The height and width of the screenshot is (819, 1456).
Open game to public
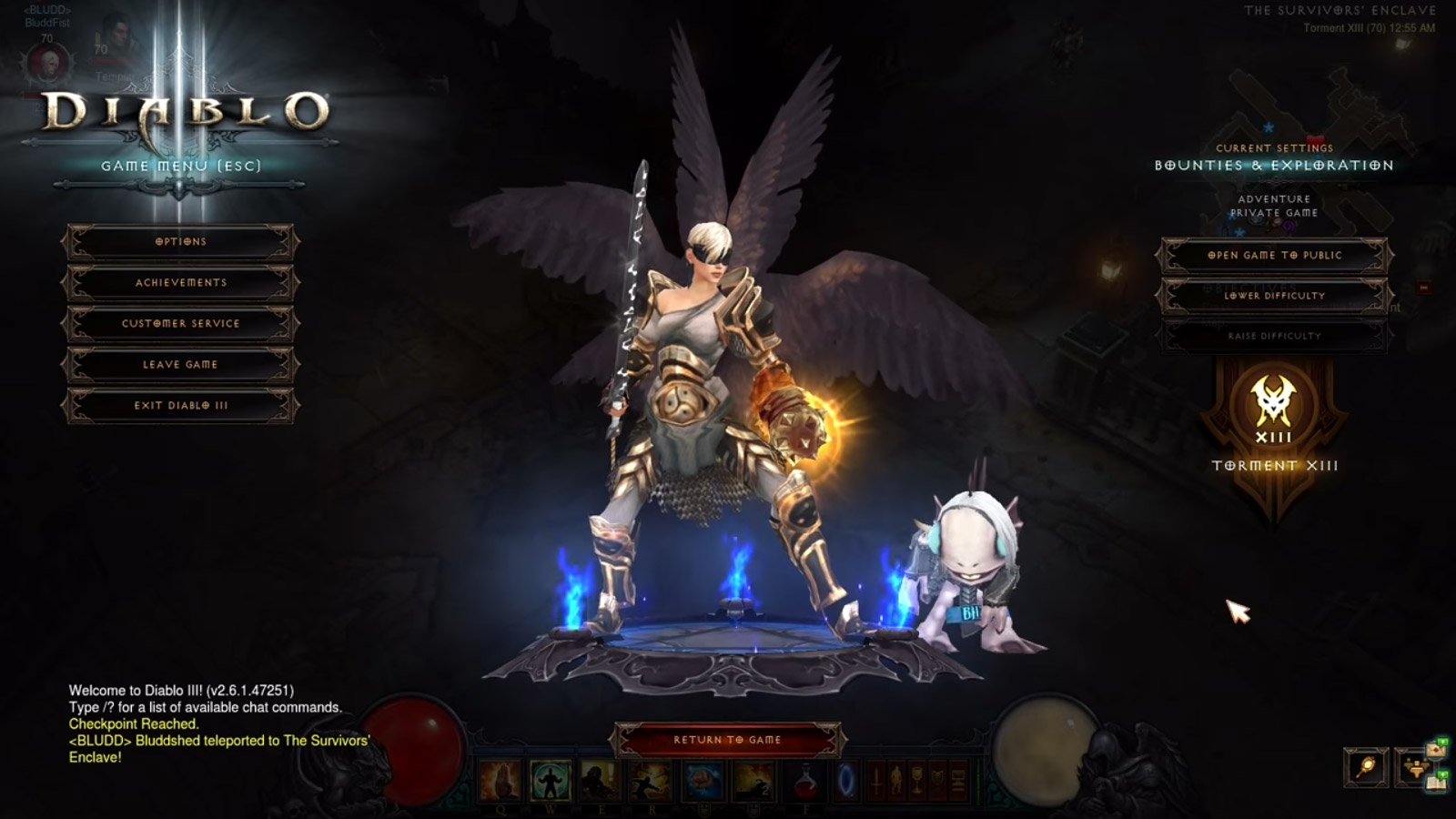tap(1274, 256)
